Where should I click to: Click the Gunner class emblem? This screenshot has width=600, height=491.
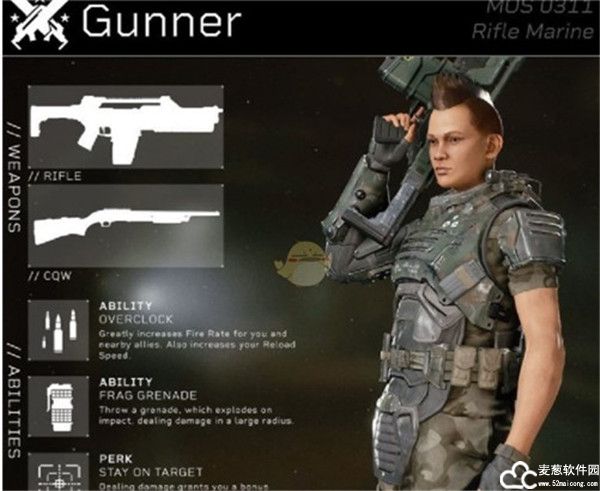coord(37,22)
